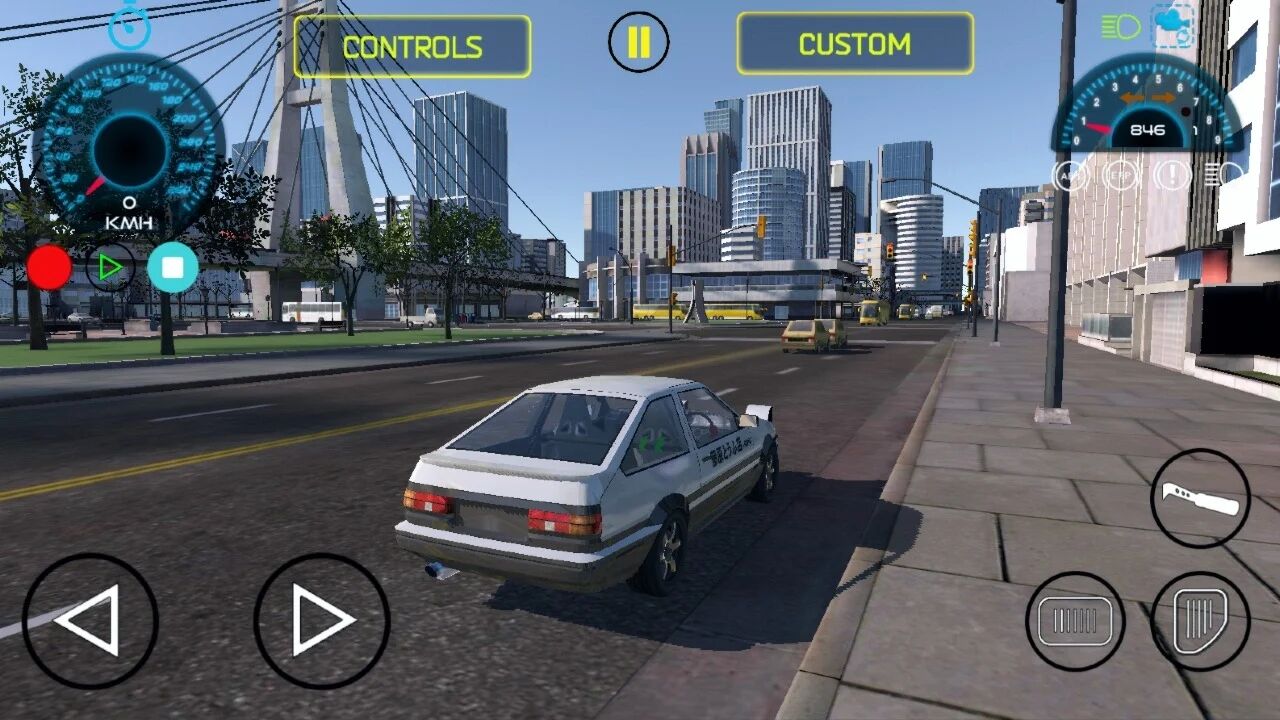Screen dimensions: 1280x720
Task: Tap the exclamation warning indicator
Action: 1171,175
